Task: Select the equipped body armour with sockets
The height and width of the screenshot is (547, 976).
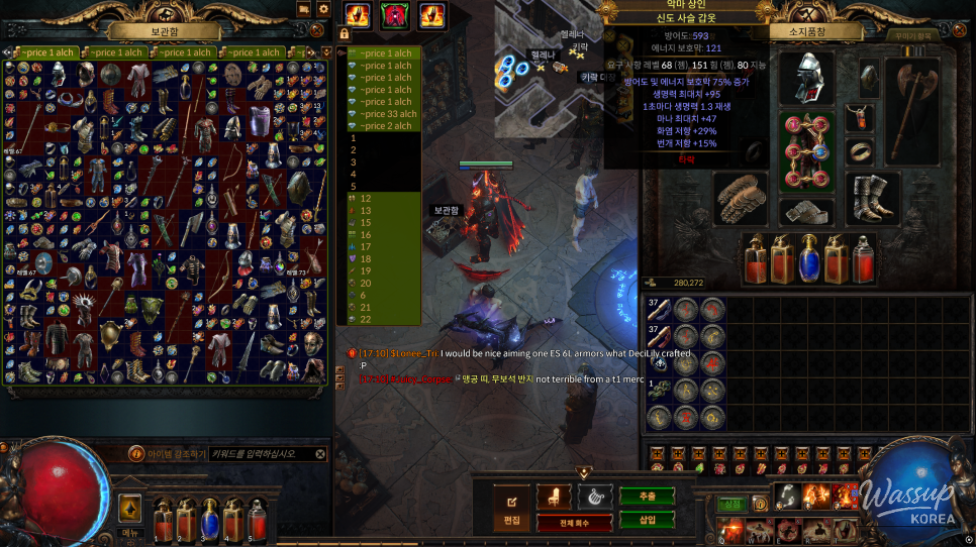Action: (808, 149)
